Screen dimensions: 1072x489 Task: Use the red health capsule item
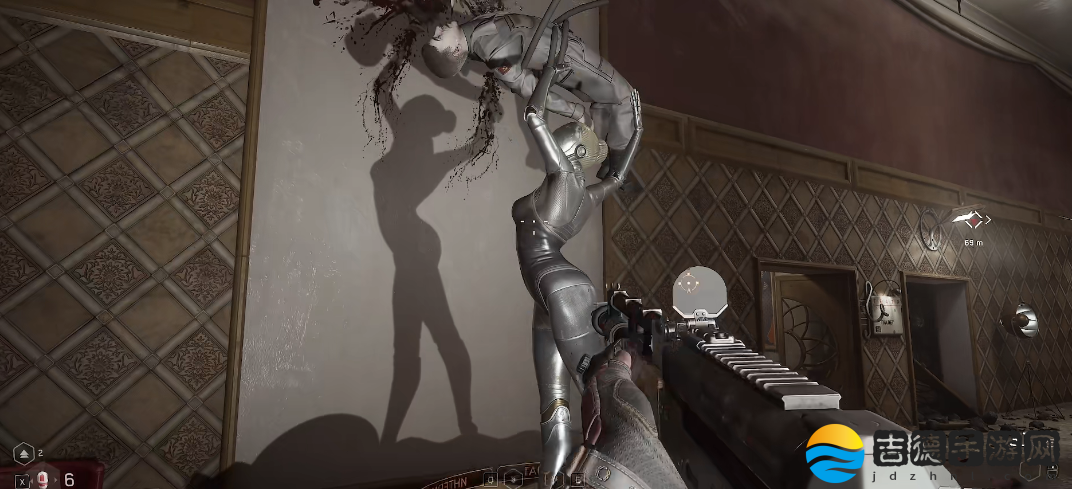(44, 479)
